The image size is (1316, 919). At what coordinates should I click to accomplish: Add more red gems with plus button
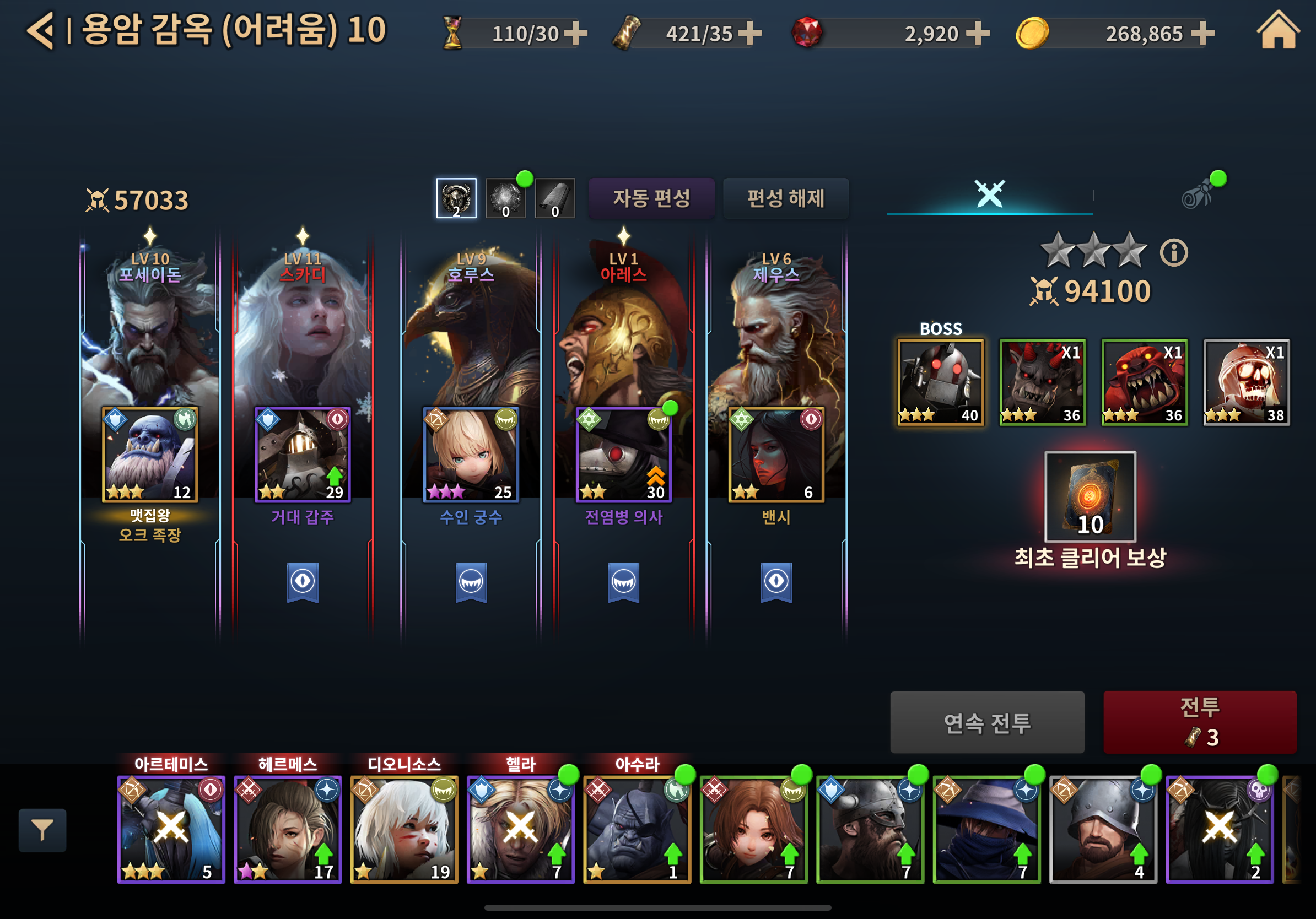[978, 33]
